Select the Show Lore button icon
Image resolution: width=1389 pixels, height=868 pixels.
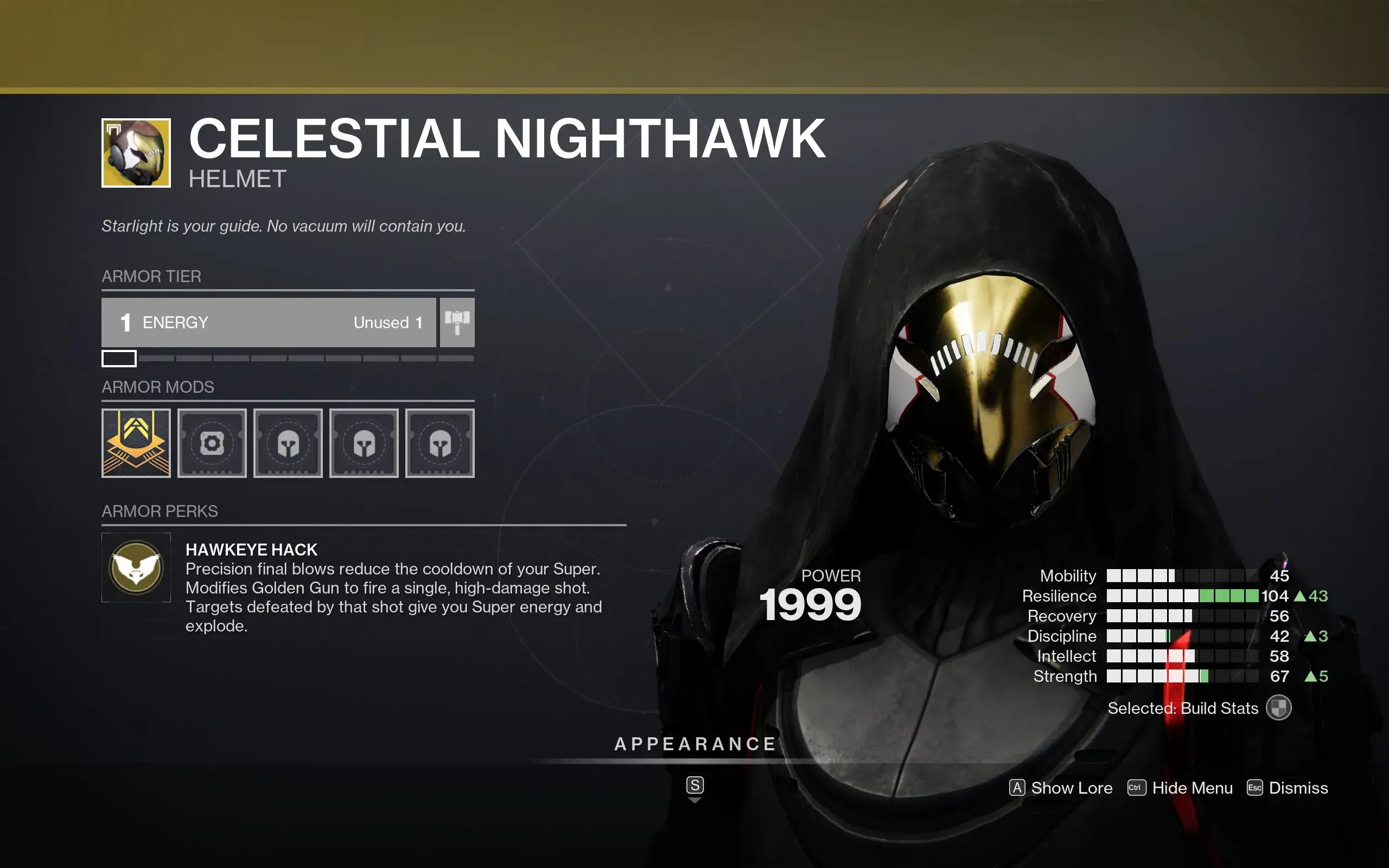1017,788
